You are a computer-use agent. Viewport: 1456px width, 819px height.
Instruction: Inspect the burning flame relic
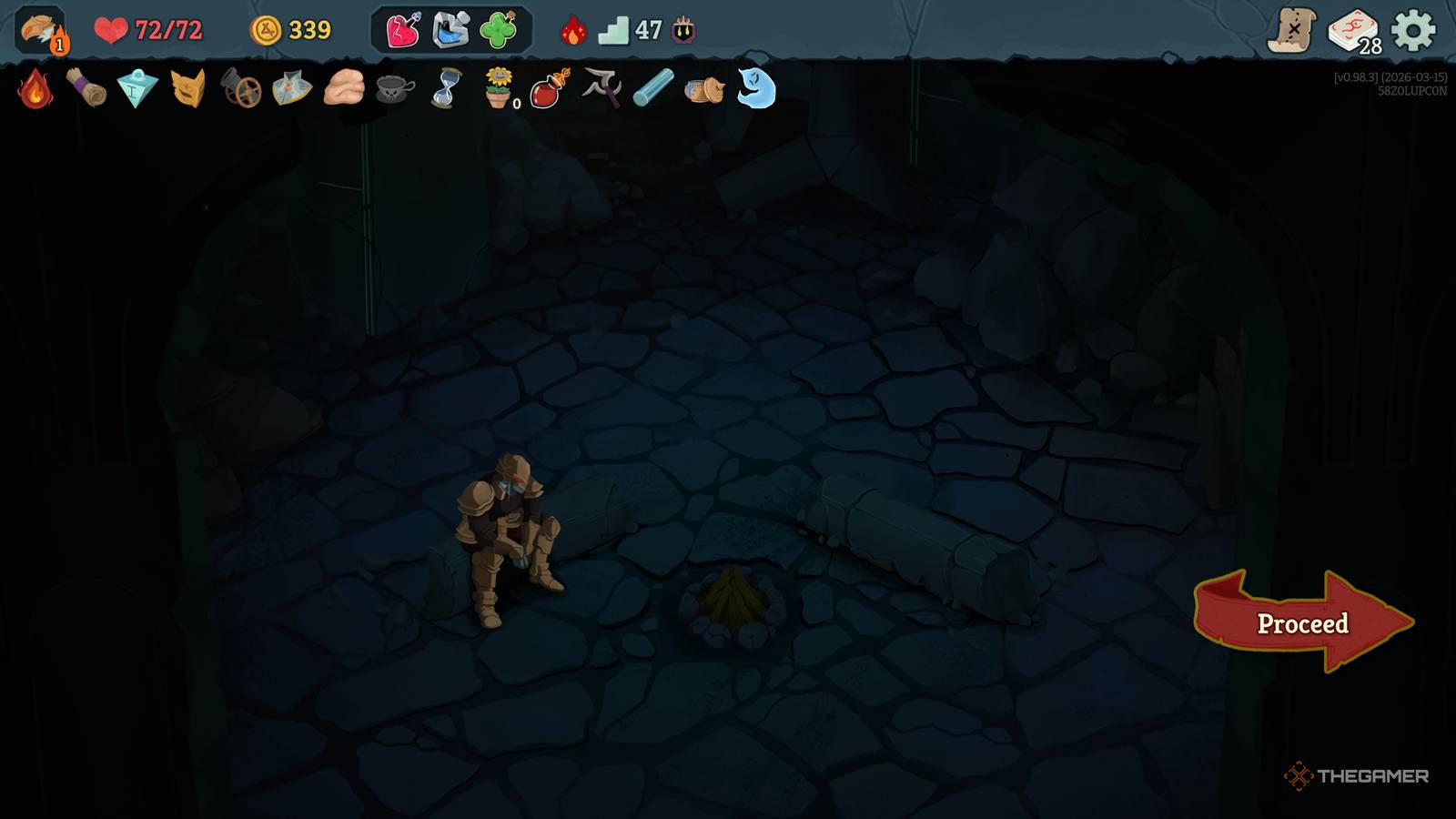35,89
